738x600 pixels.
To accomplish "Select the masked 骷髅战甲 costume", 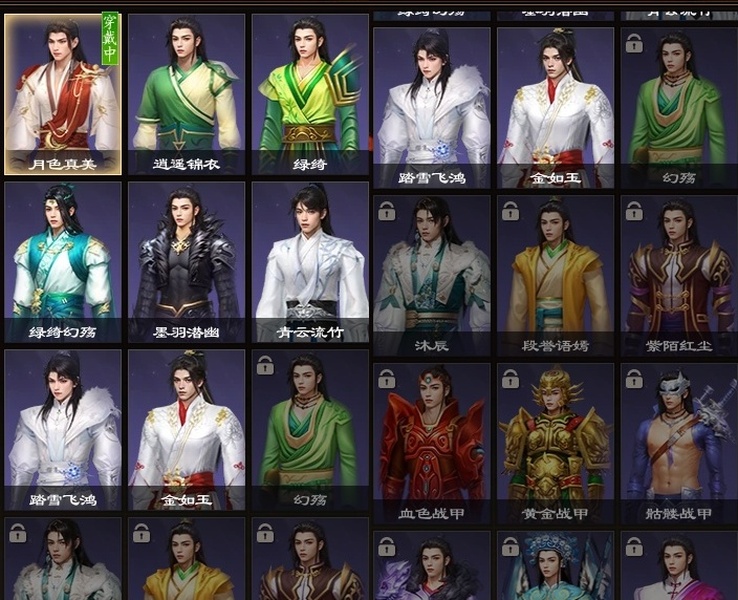I will tap(679, 443).
